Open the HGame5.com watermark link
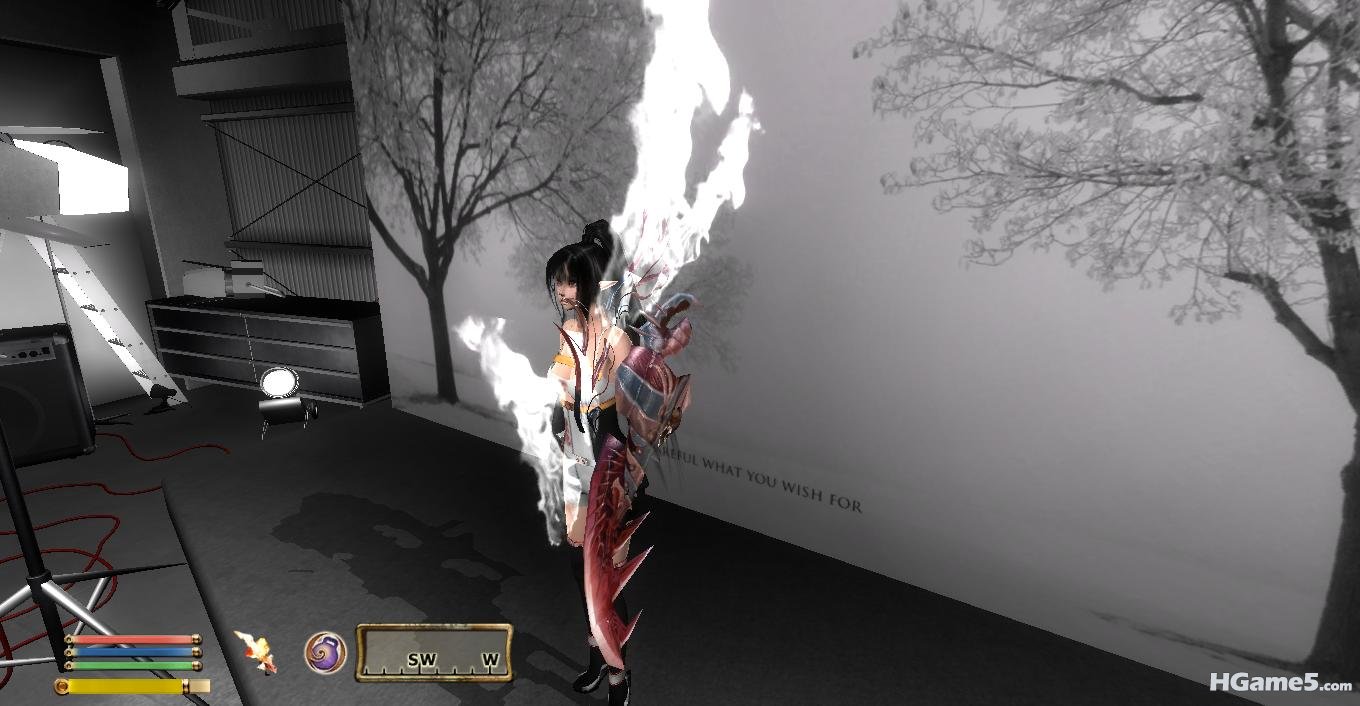The height and width of the screenshot is (706, 1360). pyautogui.click(x=1279, y=683)
